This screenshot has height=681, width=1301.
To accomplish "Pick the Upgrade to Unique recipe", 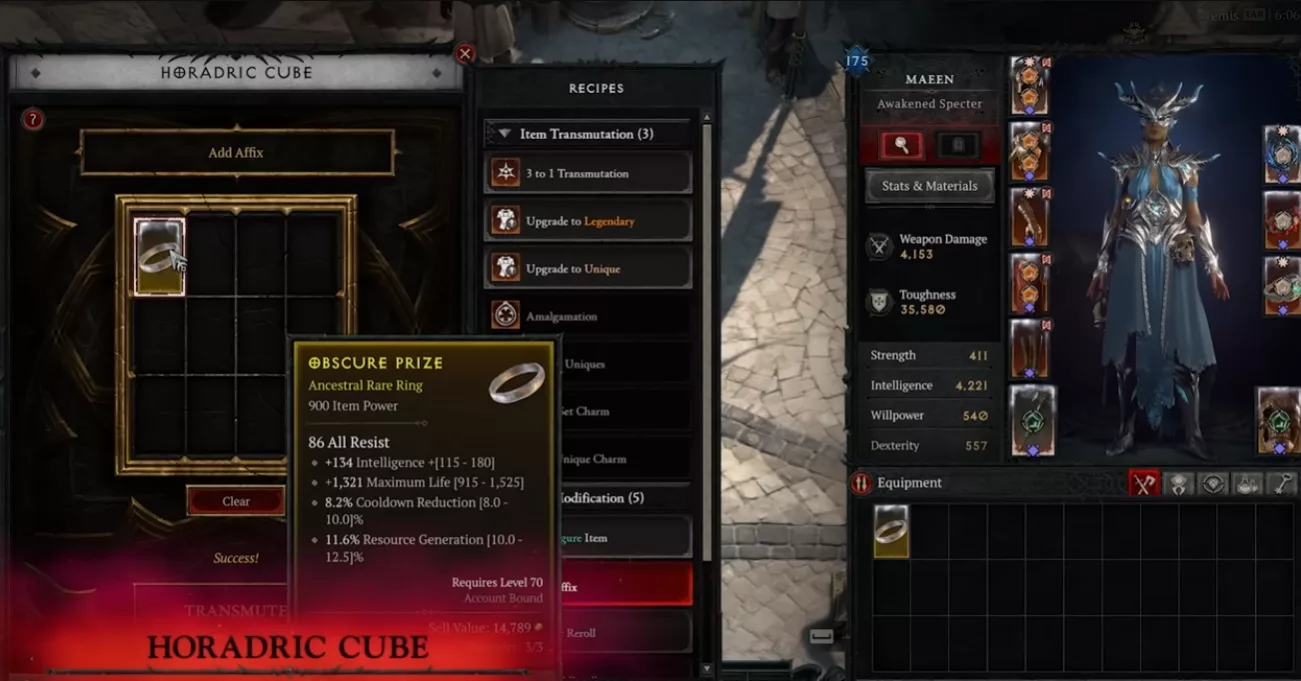I will 588,269.
